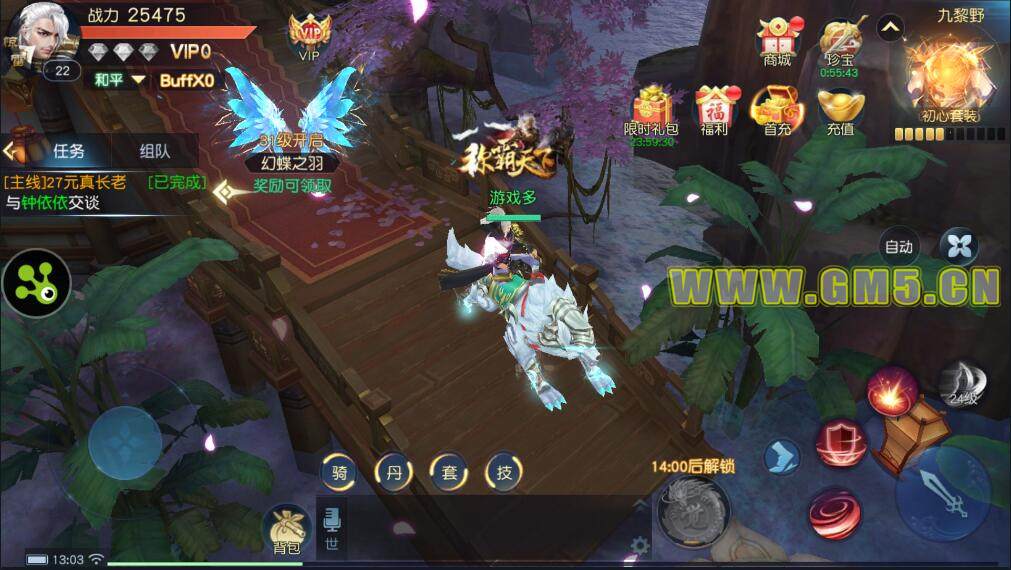This screenshot has height=570, width=1011.
Task: Switch to the 组队 team tab
Action: 154,151
